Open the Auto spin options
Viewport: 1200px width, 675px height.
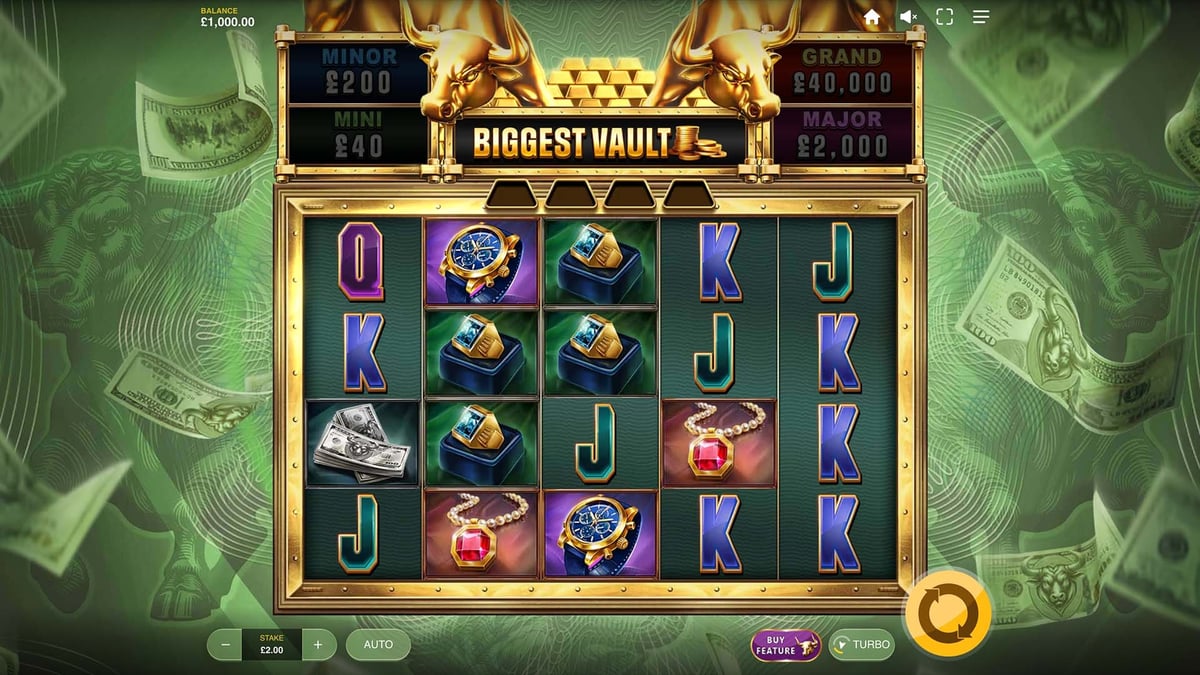pos(378,645)
